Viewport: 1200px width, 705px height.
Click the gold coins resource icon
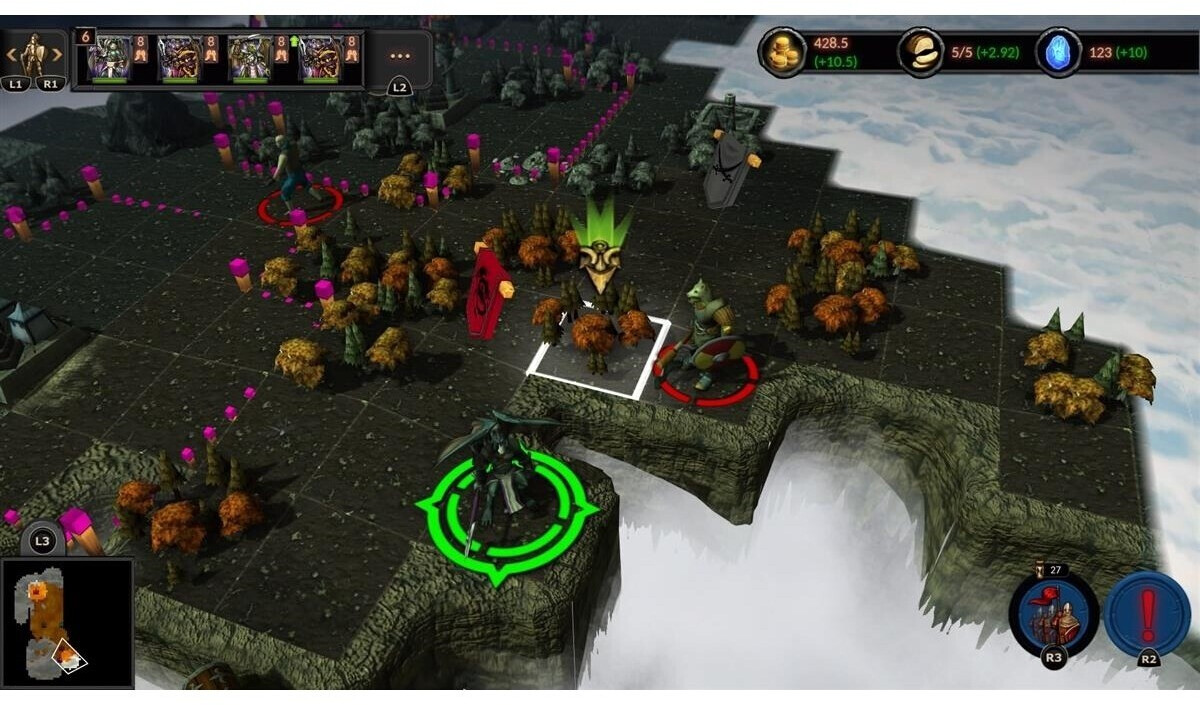tap(783, 52)
